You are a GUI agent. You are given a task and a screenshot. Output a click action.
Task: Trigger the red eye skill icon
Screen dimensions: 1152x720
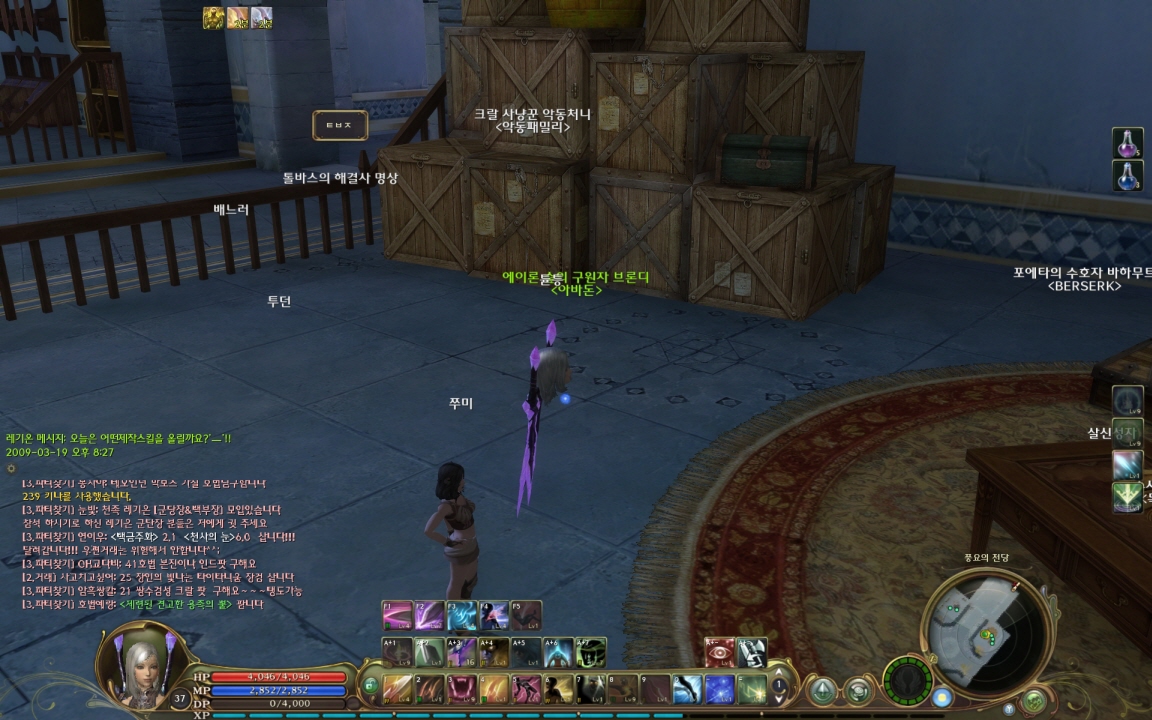(719, 652)
